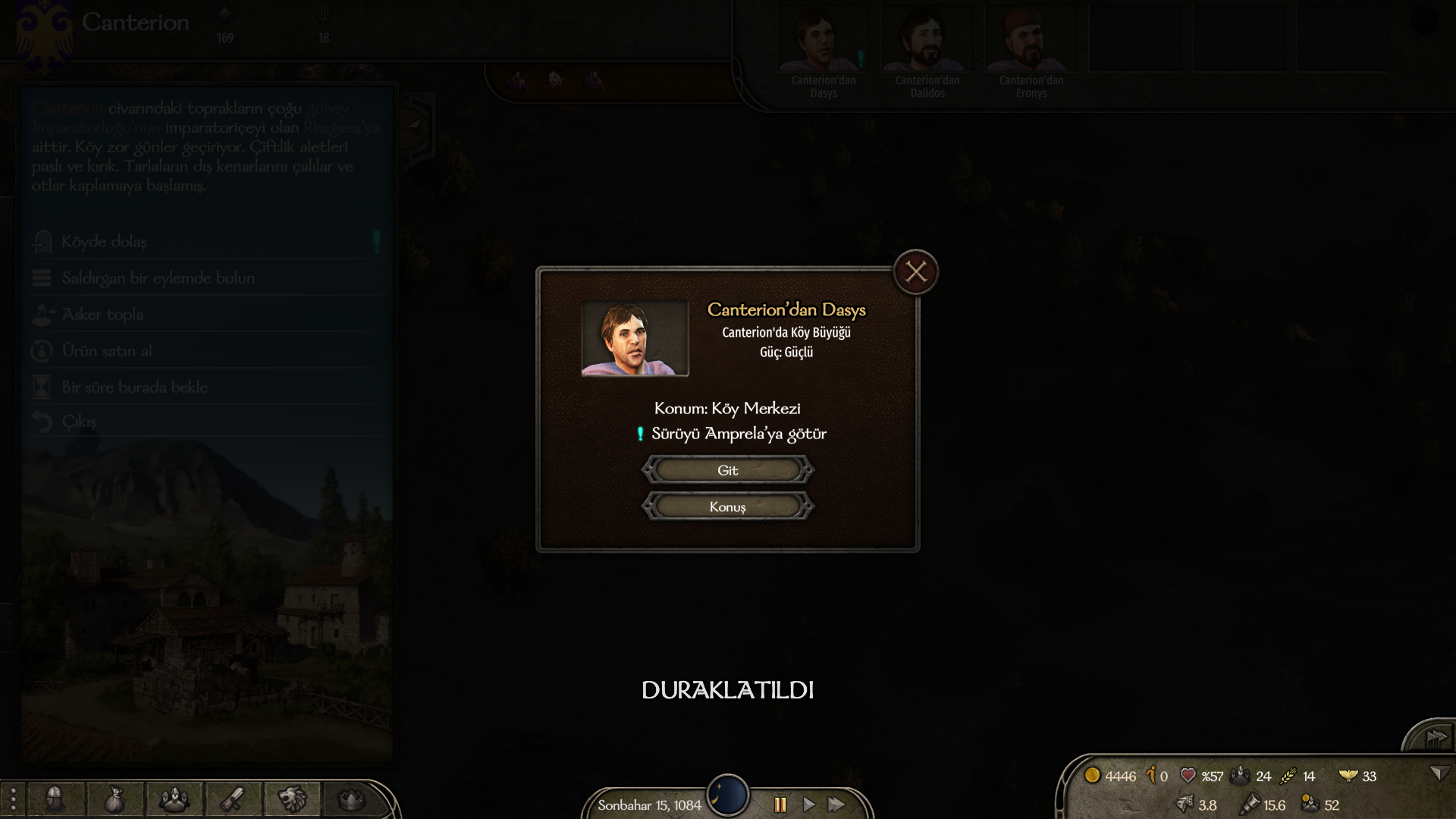Open the kingdom crown icon
Viewport: 1456px width, 819px height.
pyautogui.click(x=350, y=799)
